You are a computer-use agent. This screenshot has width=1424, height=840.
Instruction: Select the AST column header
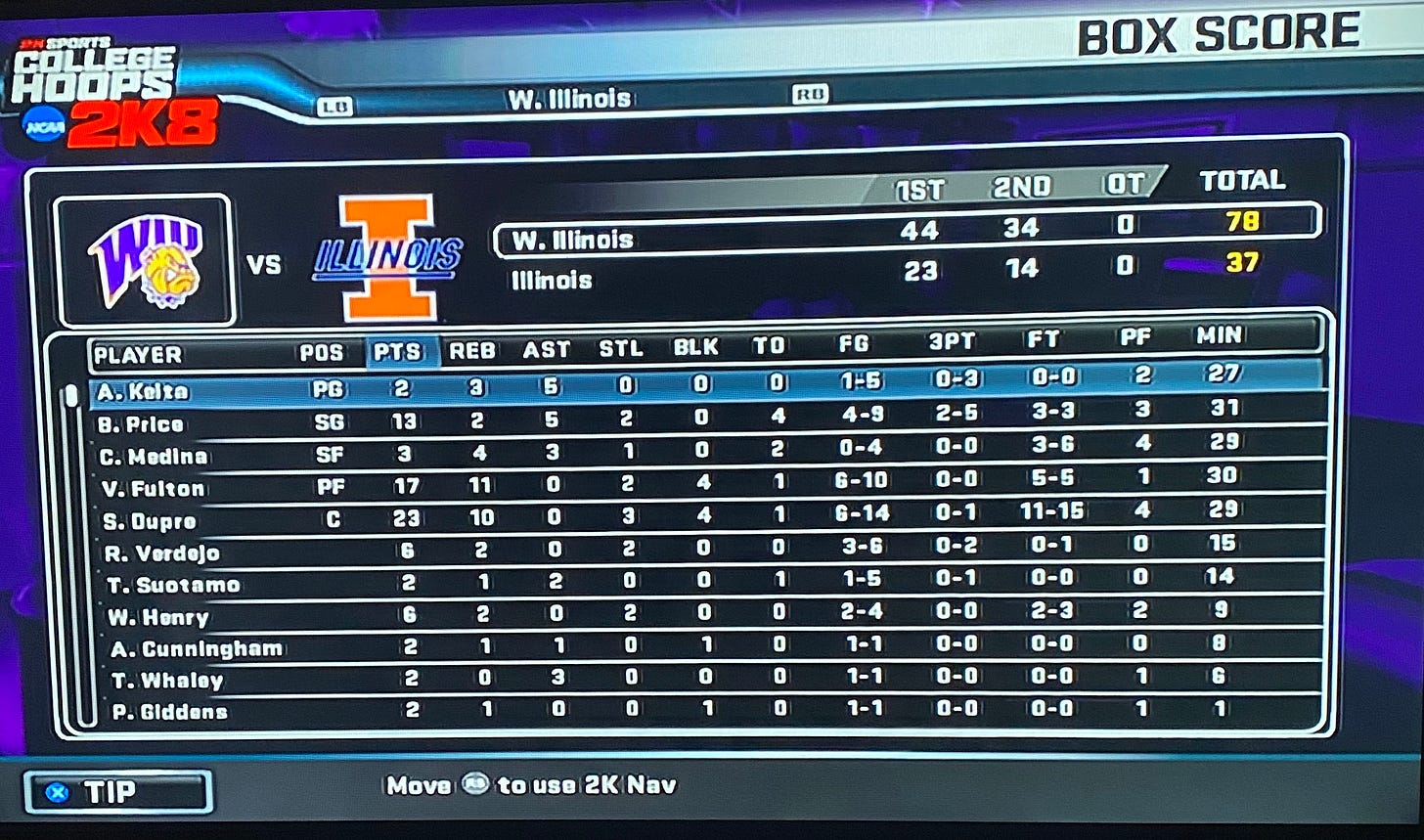click(x=547, y=348)
